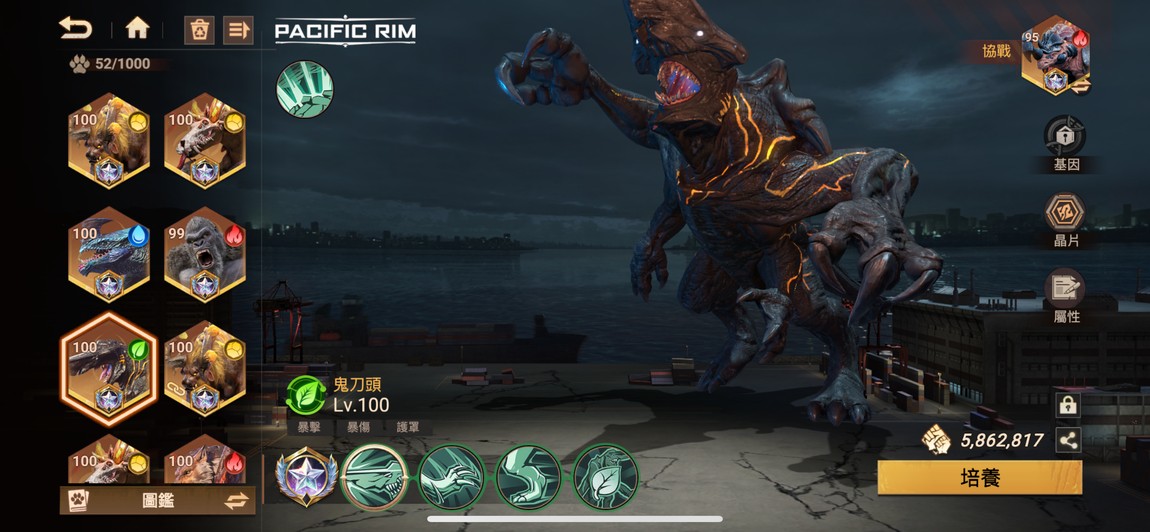Select the claw swipe skill icon
Viewport: 1150px width, 532px height.
[450, 477]
